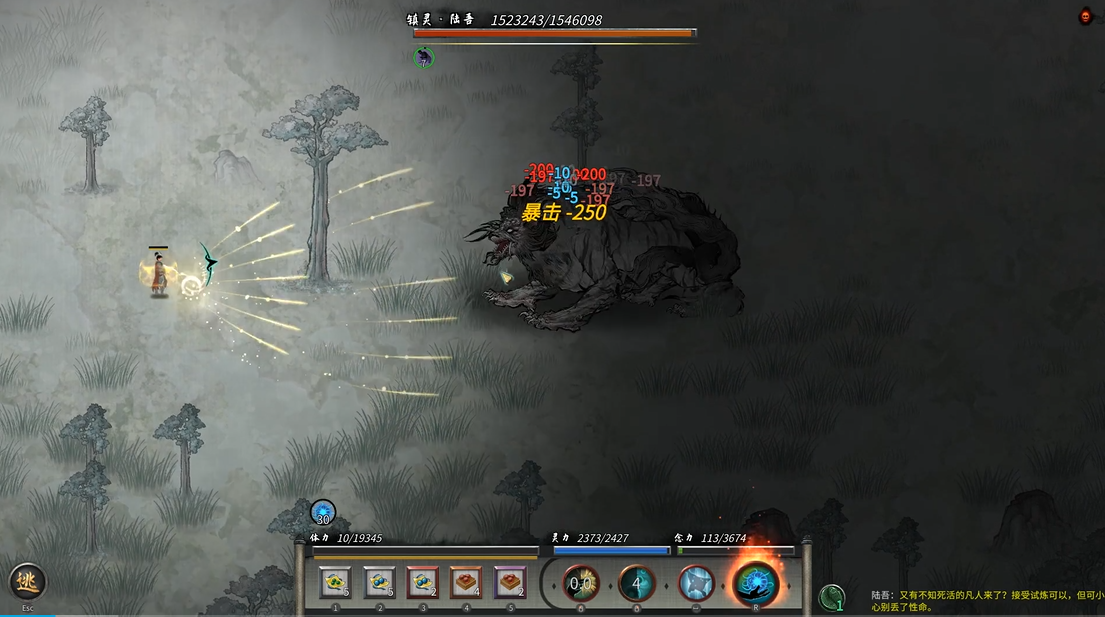1105x617 pixels.
Task: Activate the yellow burst skill showing 0.0
Action: click(581, 583)
